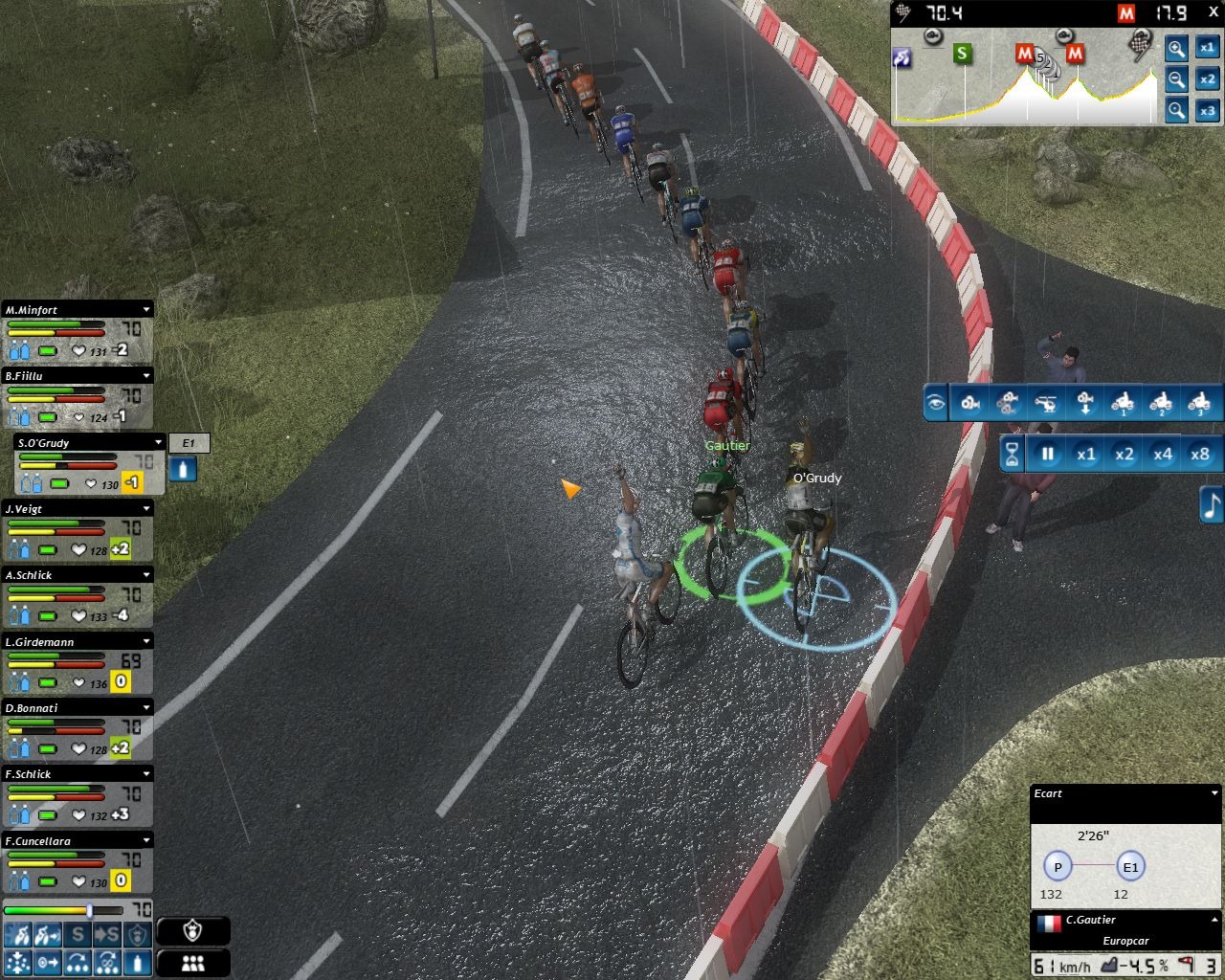Toggle the music note button

[1212, 504]
